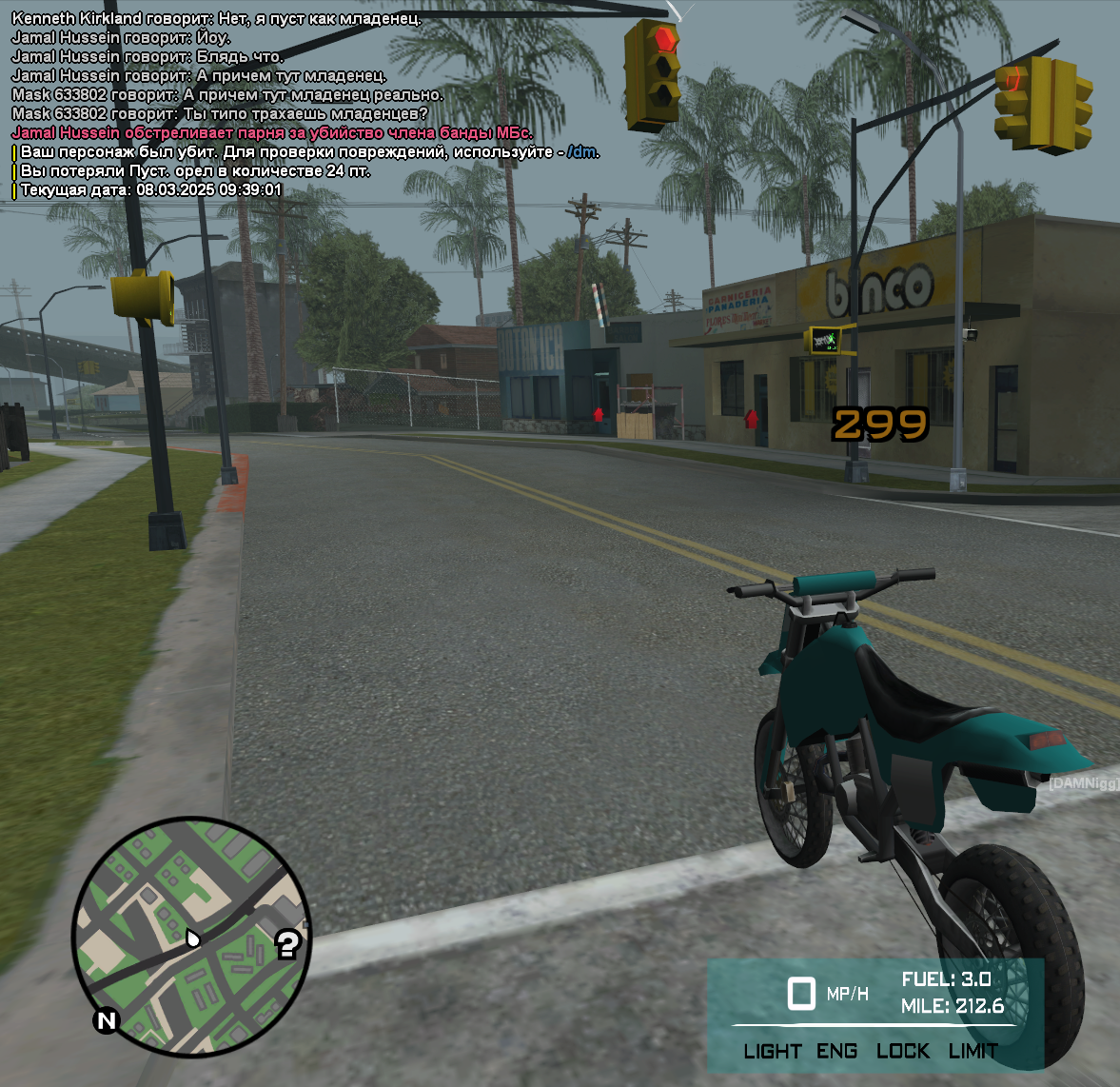
Task: Toggle the LOCK vehicle indicator
Action: (x=902, y=1051)
